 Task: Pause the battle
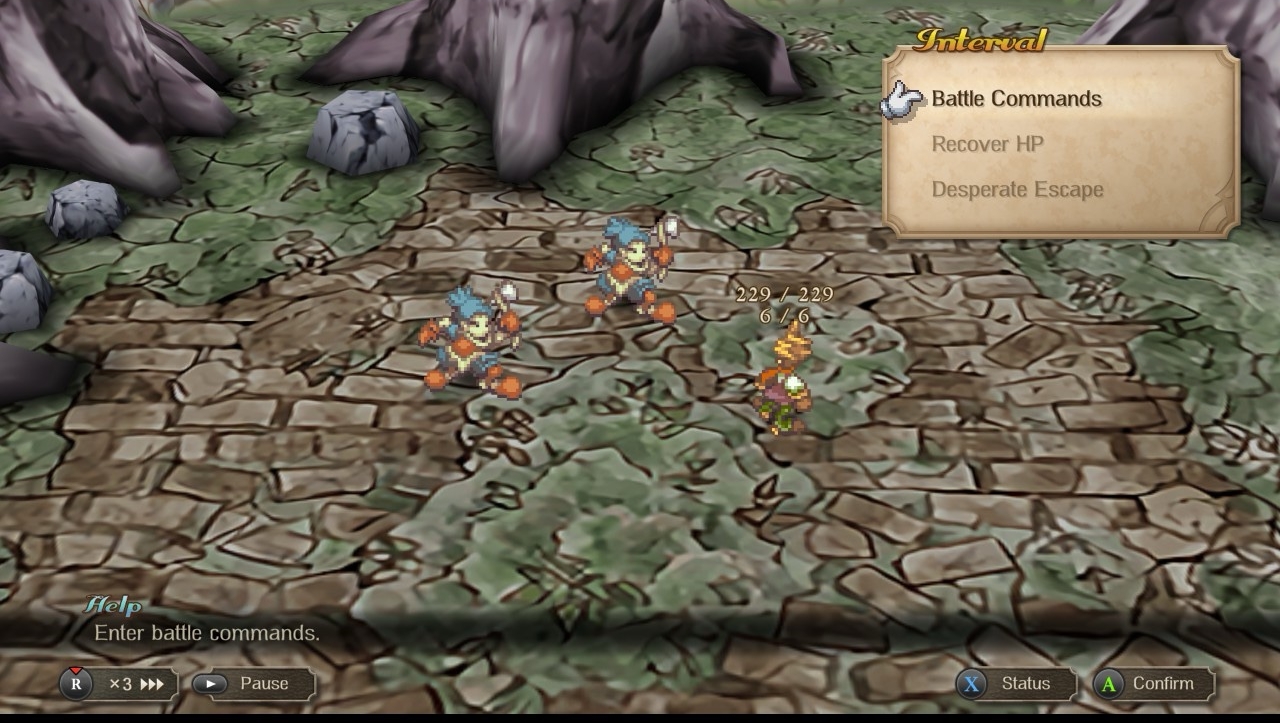pyautogui.click(x=254, y=684)
